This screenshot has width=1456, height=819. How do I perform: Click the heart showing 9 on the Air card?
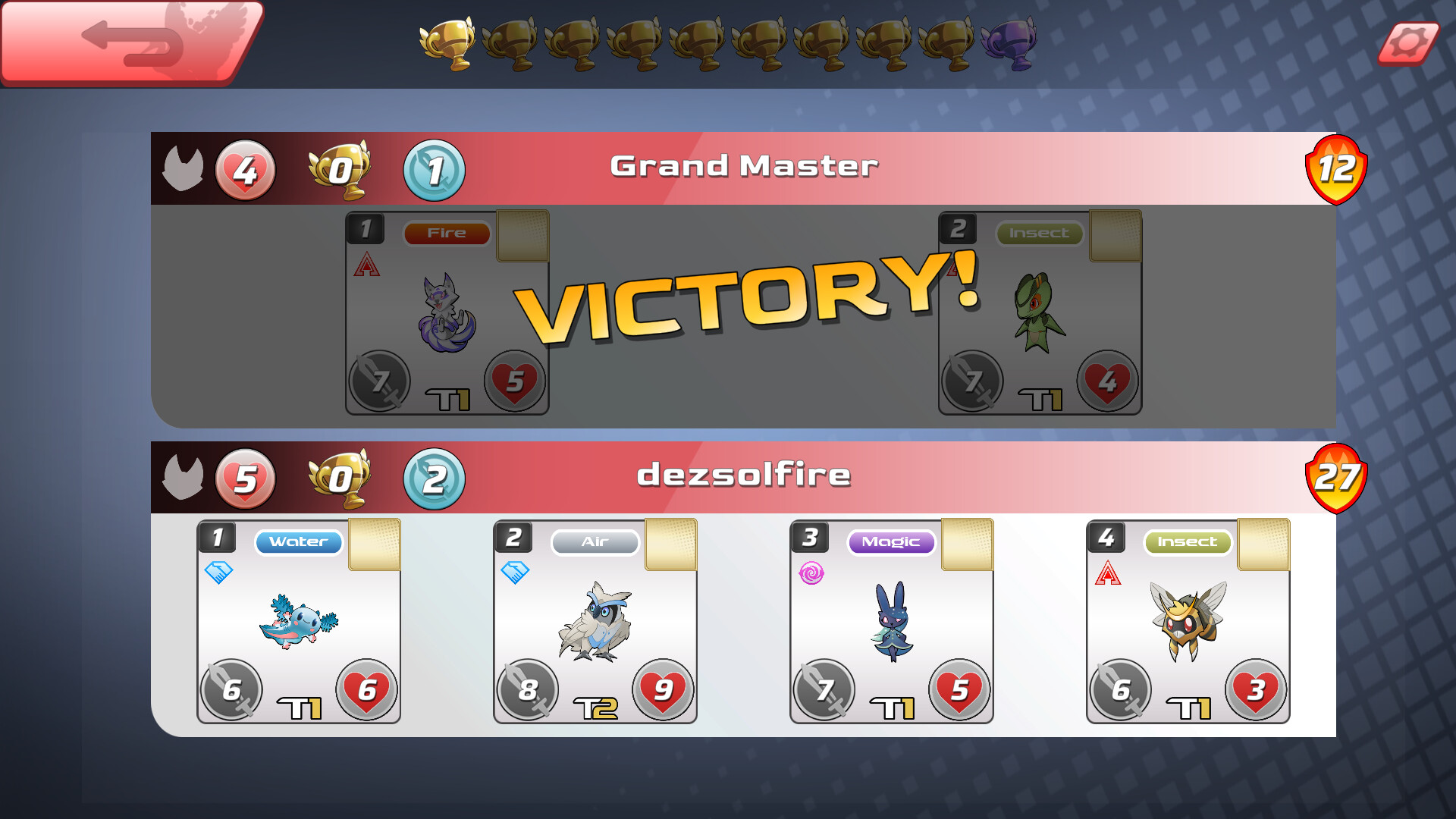pos(664,690)
